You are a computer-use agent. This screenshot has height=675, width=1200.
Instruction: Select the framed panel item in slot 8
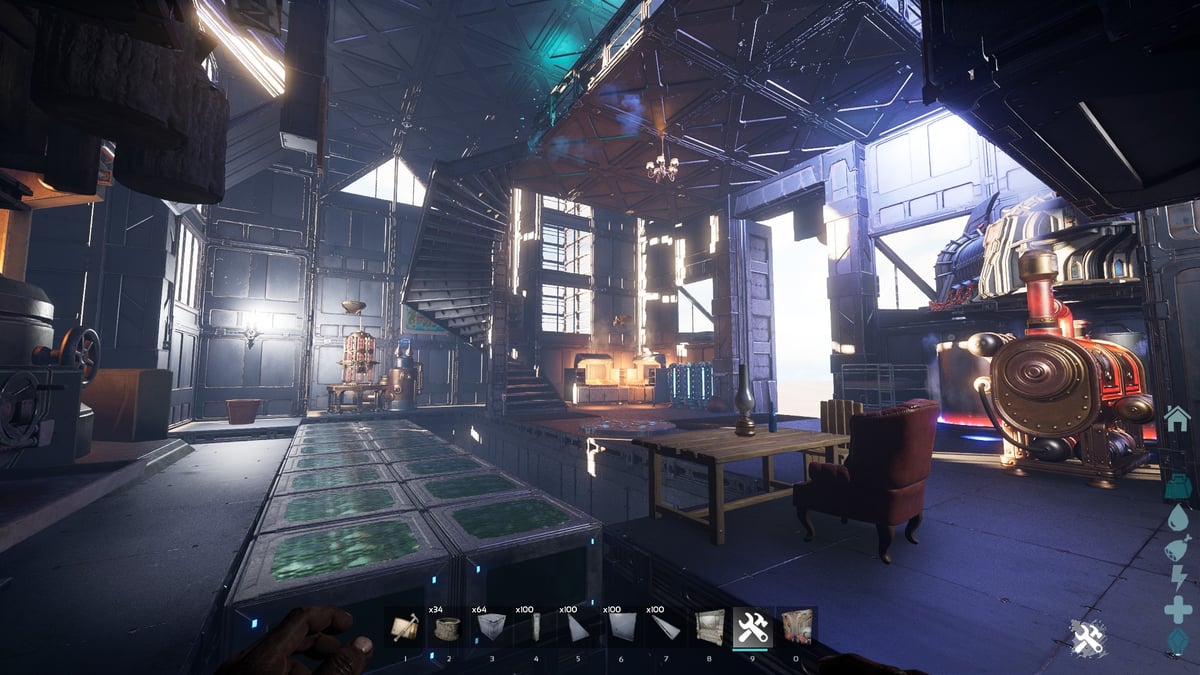click(709, 627)
